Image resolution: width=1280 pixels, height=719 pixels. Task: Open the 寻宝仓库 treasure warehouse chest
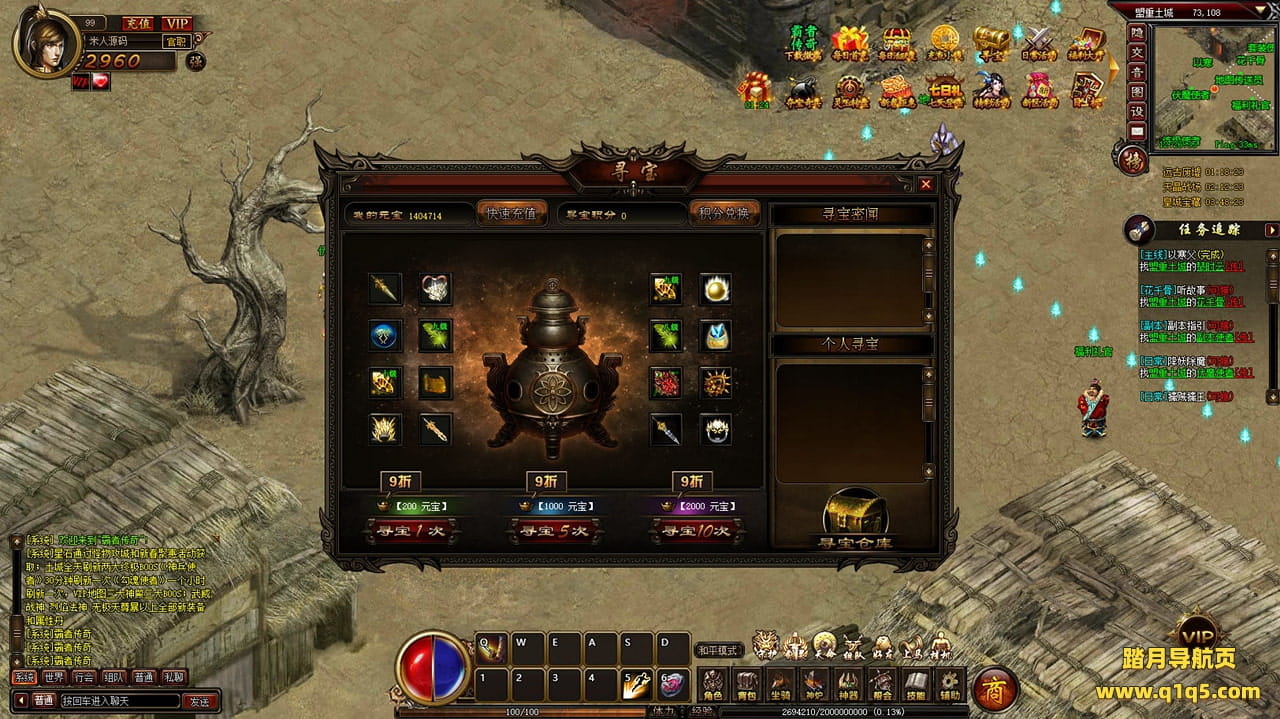(x=855, y=517)
